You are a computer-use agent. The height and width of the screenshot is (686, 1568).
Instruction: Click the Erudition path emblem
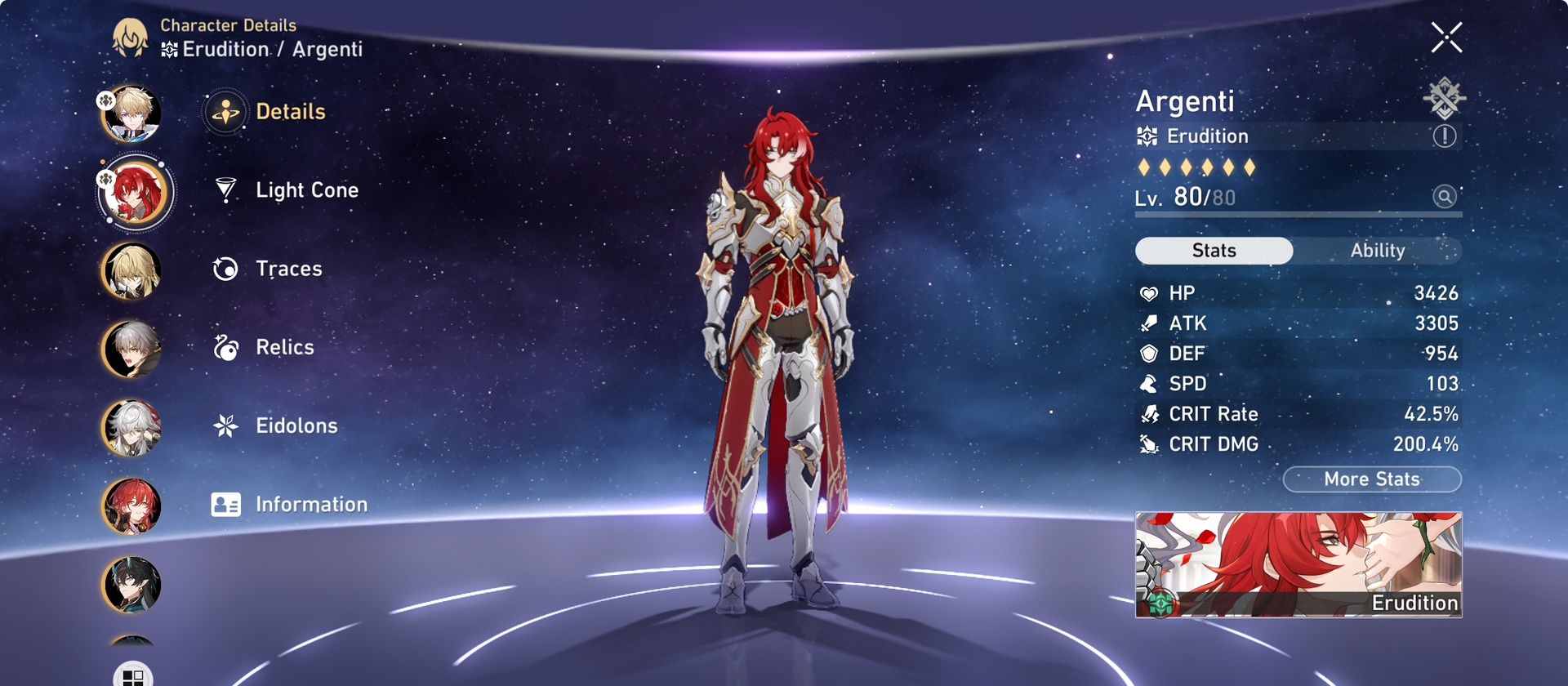[1147, 136]
